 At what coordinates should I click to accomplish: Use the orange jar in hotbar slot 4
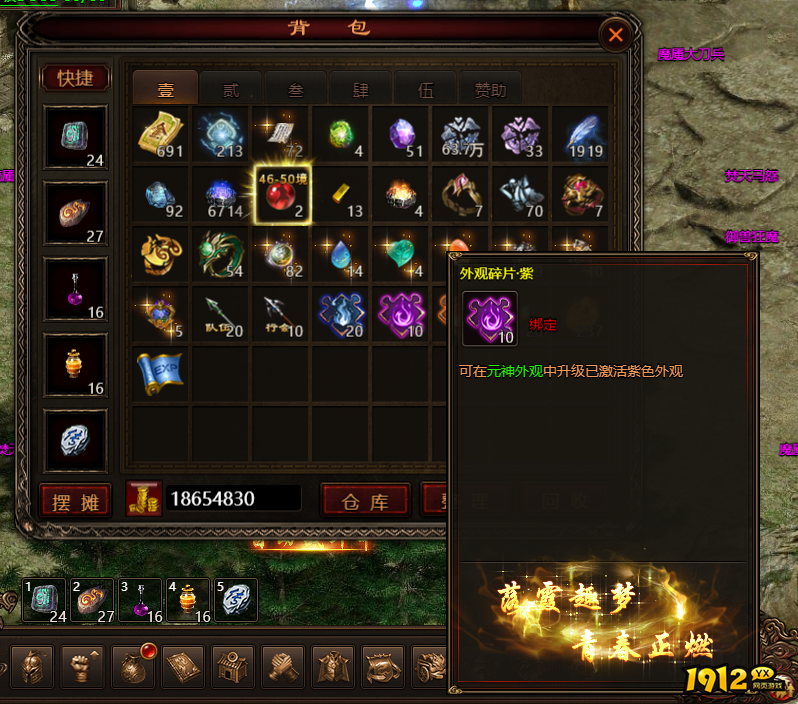tap(188, 601)
